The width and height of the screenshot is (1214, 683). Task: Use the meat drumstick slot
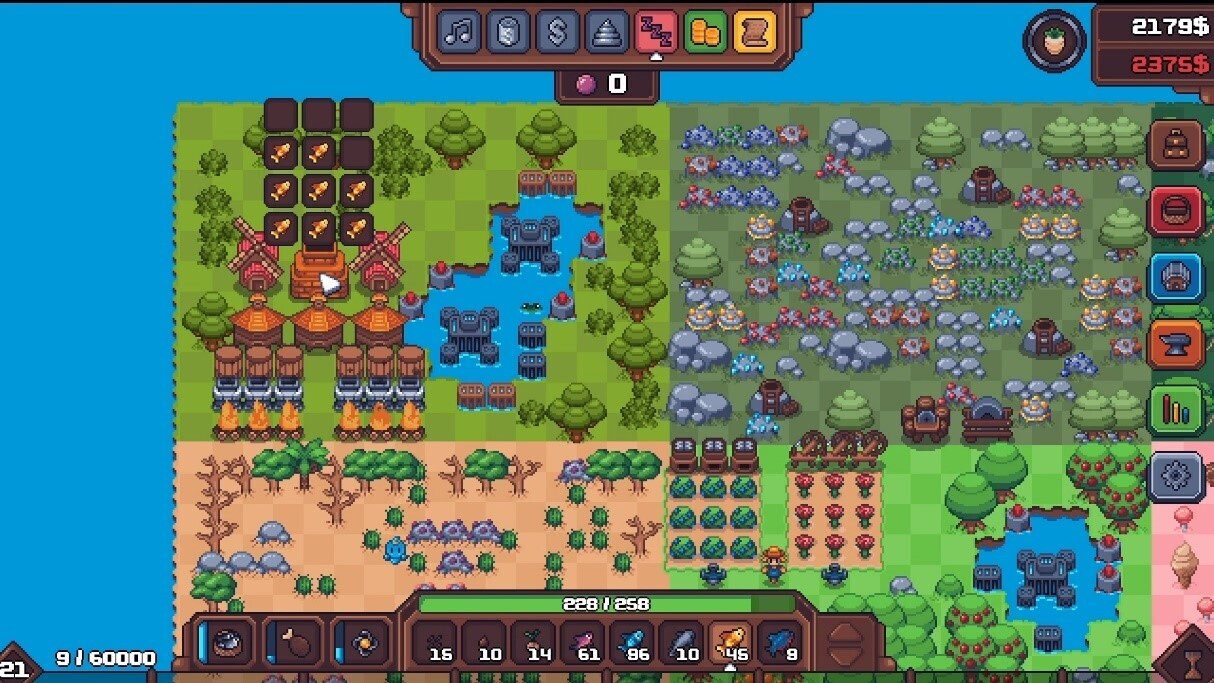pos(295,641)
